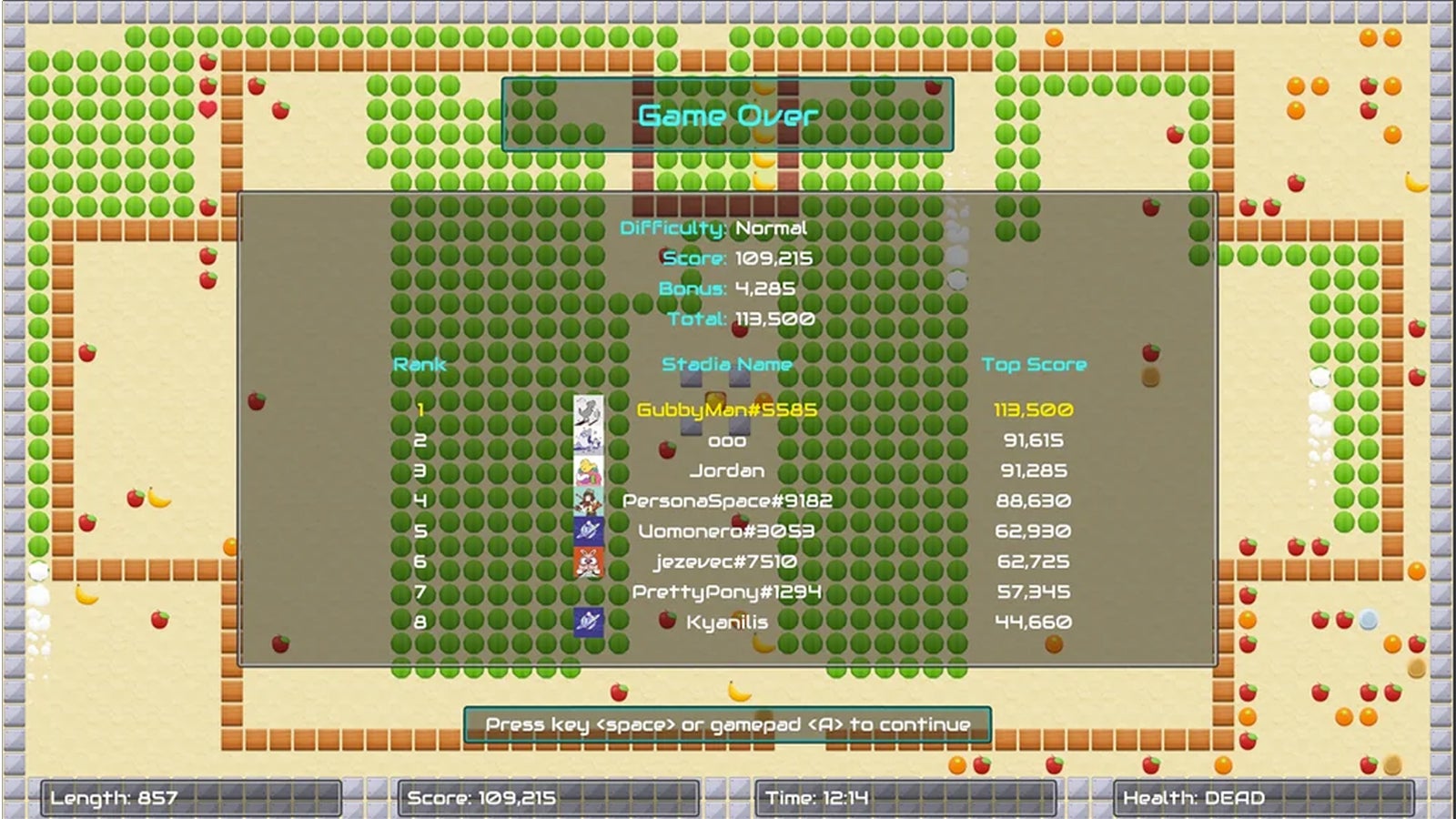Viewport: 1456px width, 819px height.
Task: Click Uomonero#3053's blue rocket avatar
Action: tap(587, 530)
